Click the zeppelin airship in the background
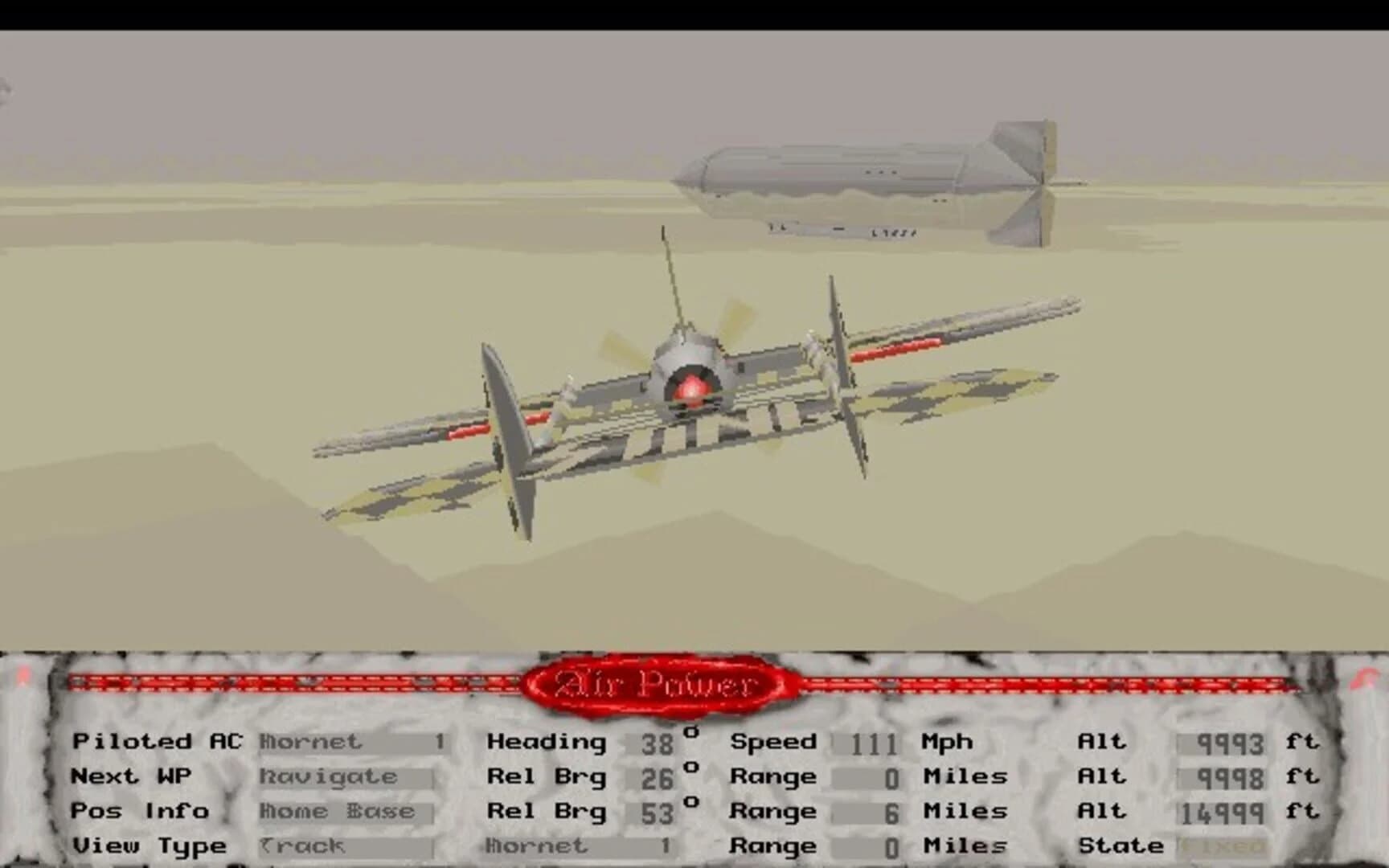This screenshot has width=1389, height=868. pyautogui.click(x=868, y=177)
